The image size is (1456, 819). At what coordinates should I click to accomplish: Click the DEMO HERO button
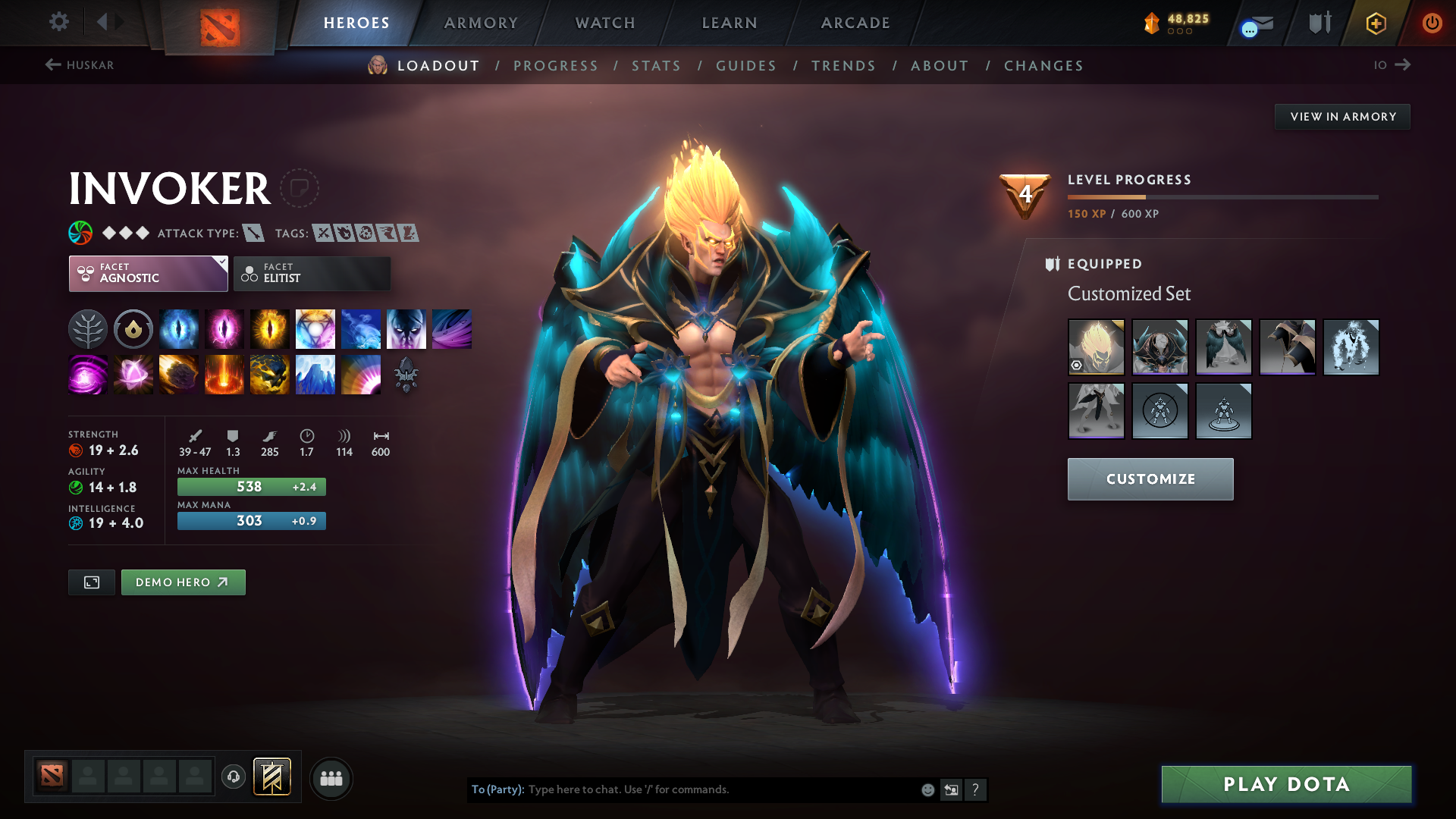tap(183, 582)
